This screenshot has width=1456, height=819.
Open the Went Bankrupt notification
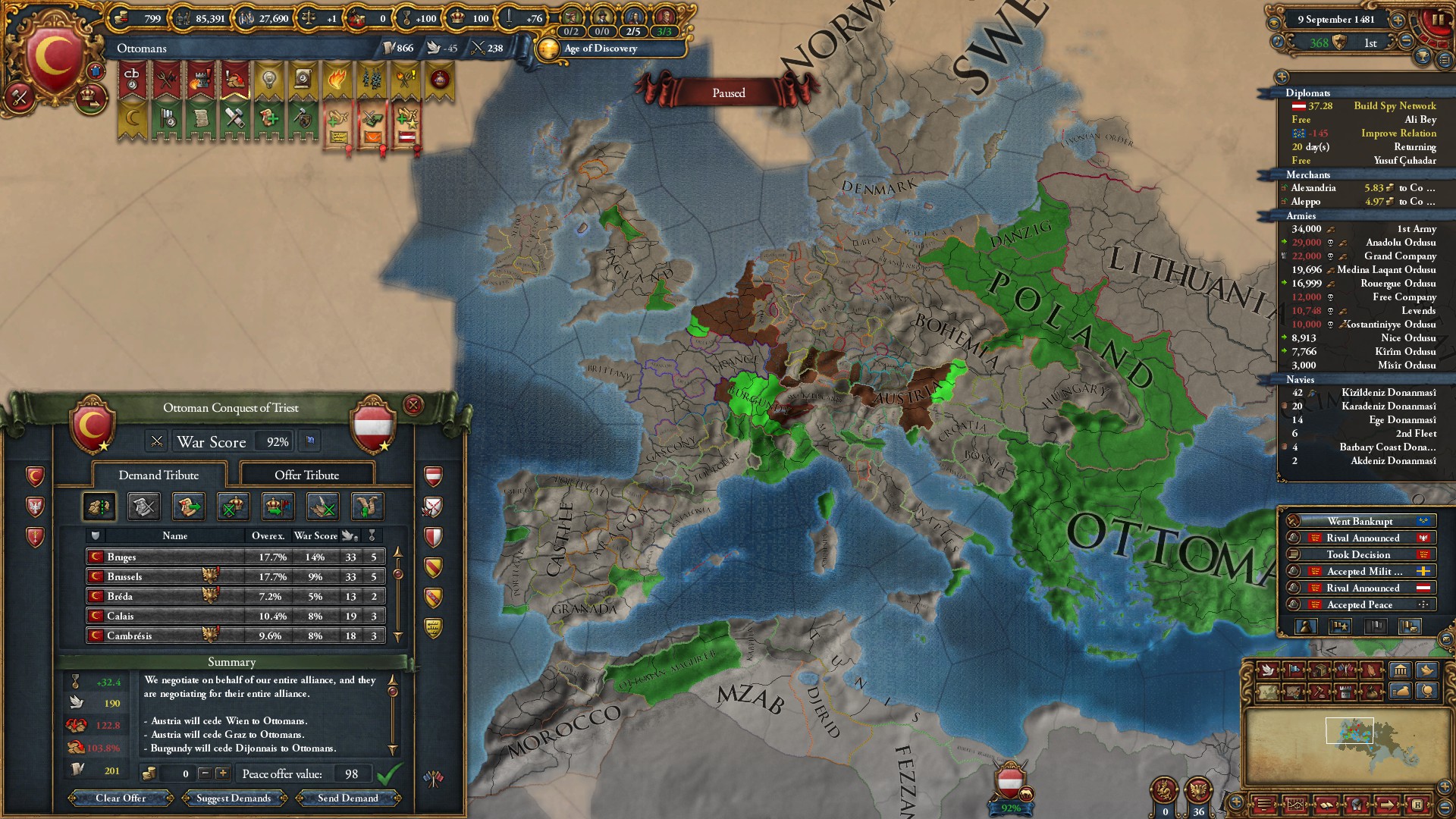tap(1360, 521)
